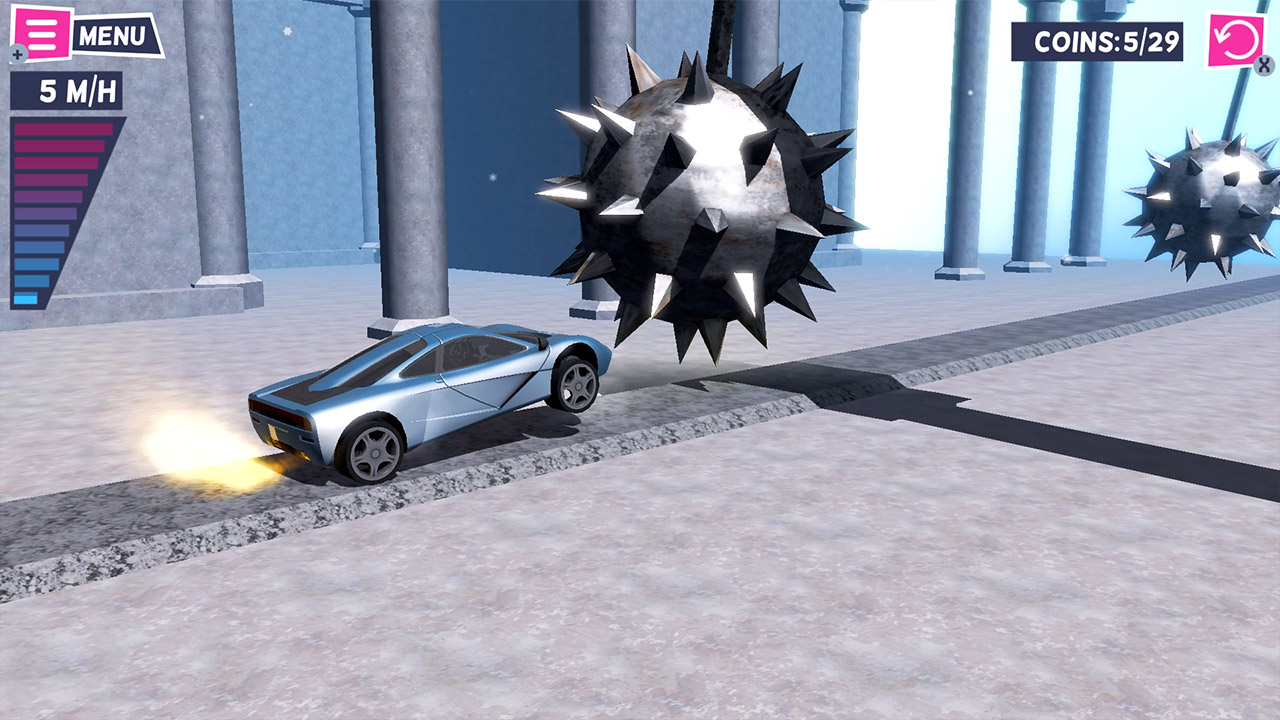Click the flame trail behind the car

200,460
